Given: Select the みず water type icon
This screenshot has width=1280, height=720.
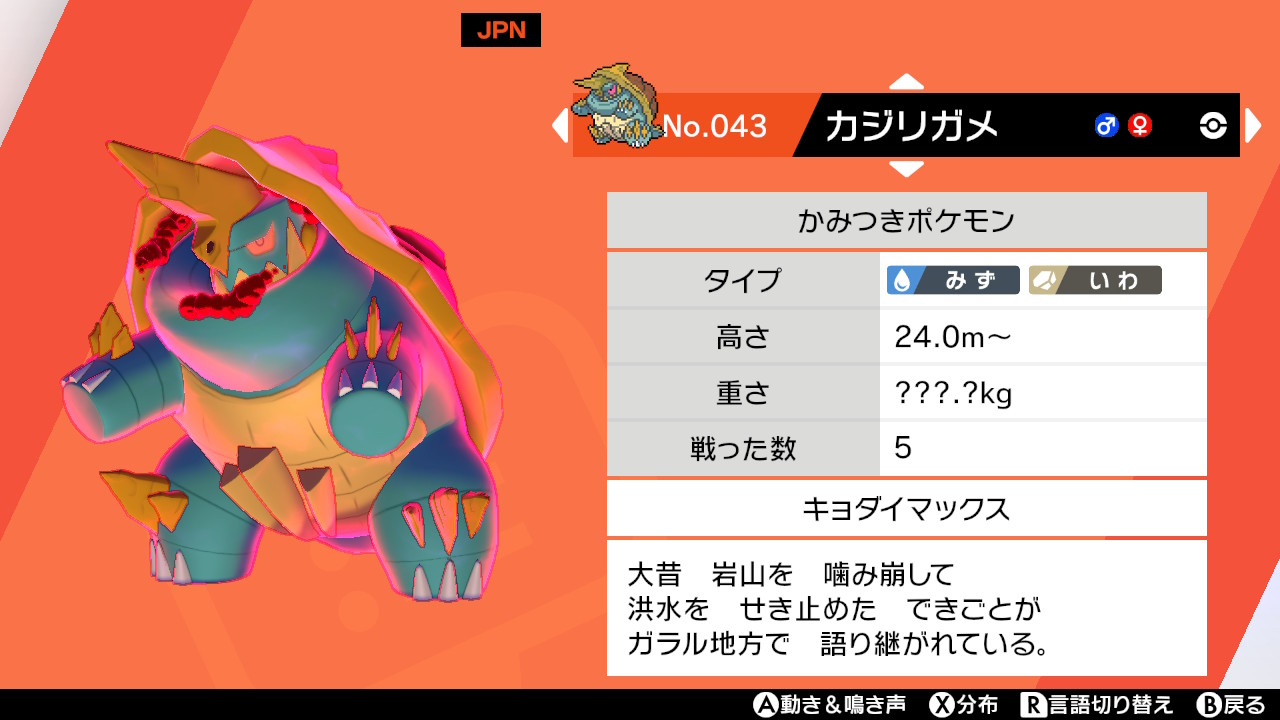Looking at the screenshot, I should click(x=953, y=281).
